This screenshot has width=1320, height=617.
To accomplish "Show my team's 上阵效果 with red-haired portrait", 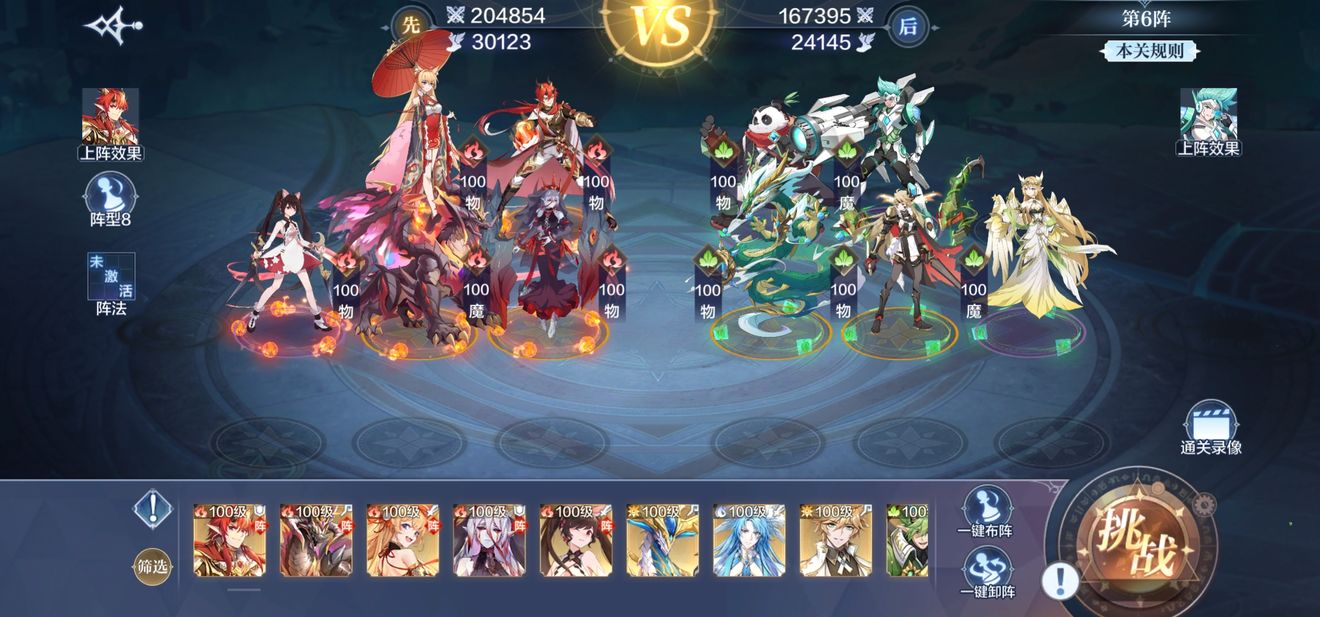I will coord(110,123).
